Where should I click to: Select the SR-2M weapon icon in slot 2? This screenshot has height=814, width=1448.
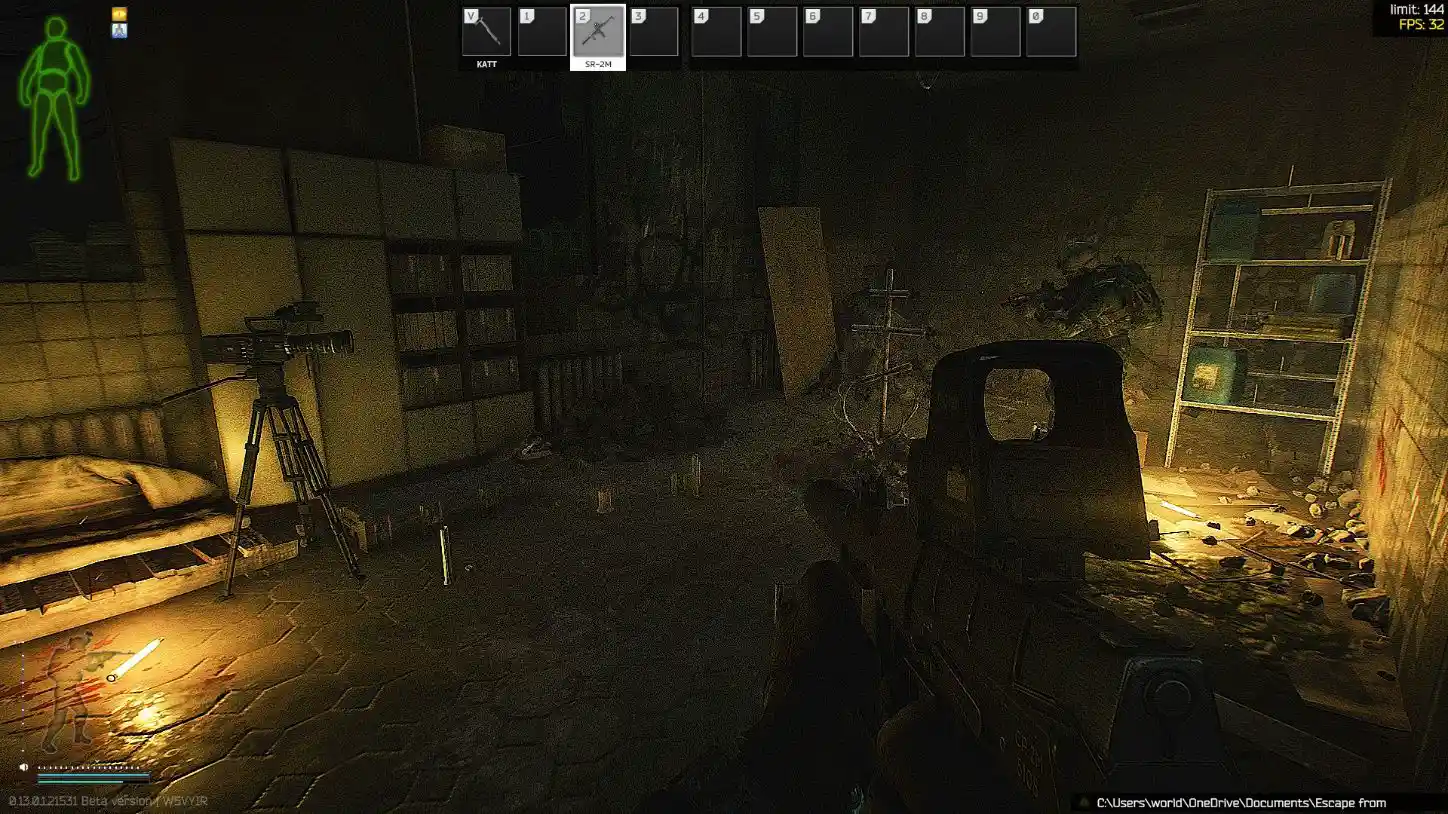596,32
